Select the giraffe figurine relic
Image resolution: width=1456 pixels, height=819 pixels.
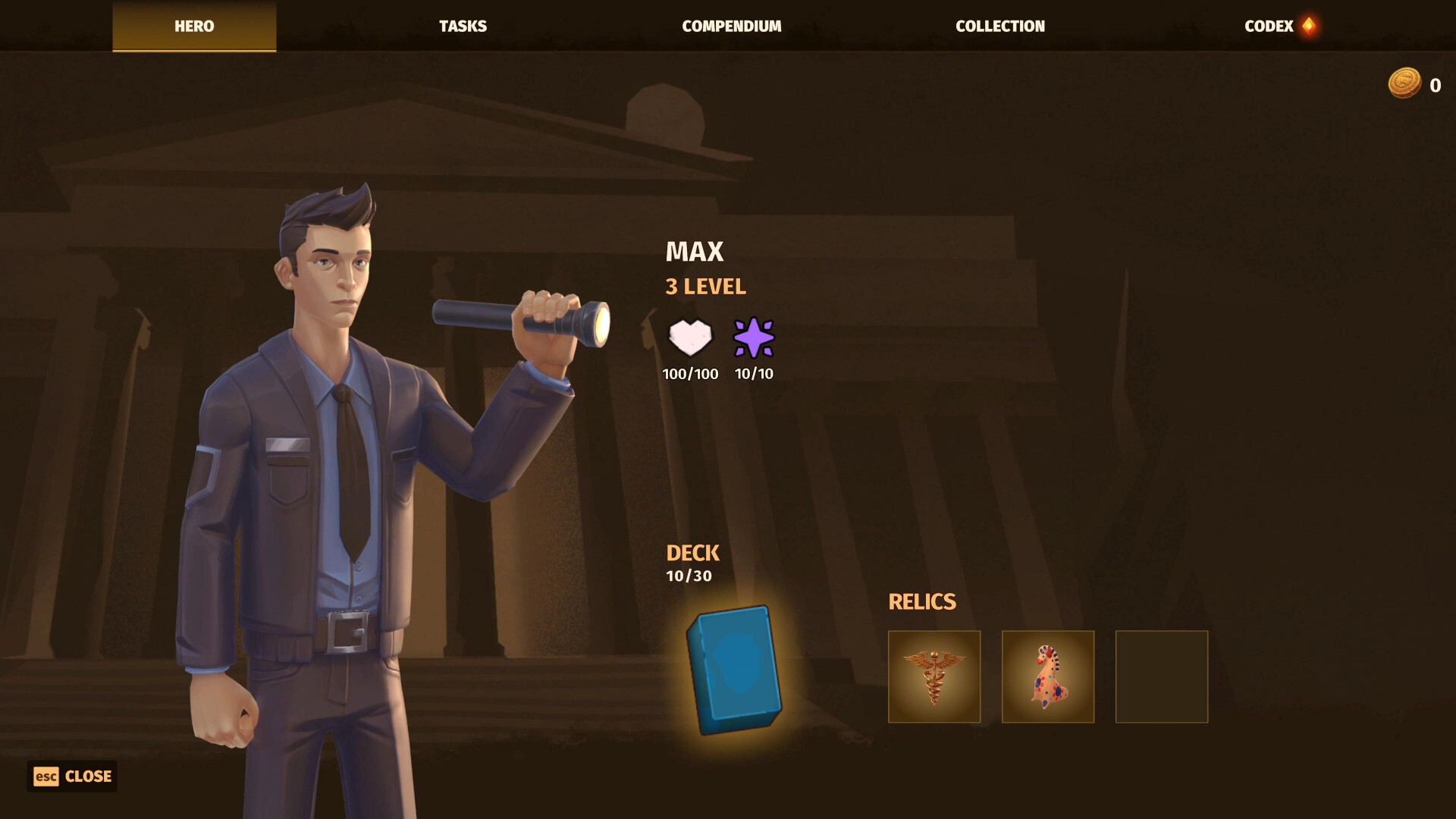point(1047,675)
